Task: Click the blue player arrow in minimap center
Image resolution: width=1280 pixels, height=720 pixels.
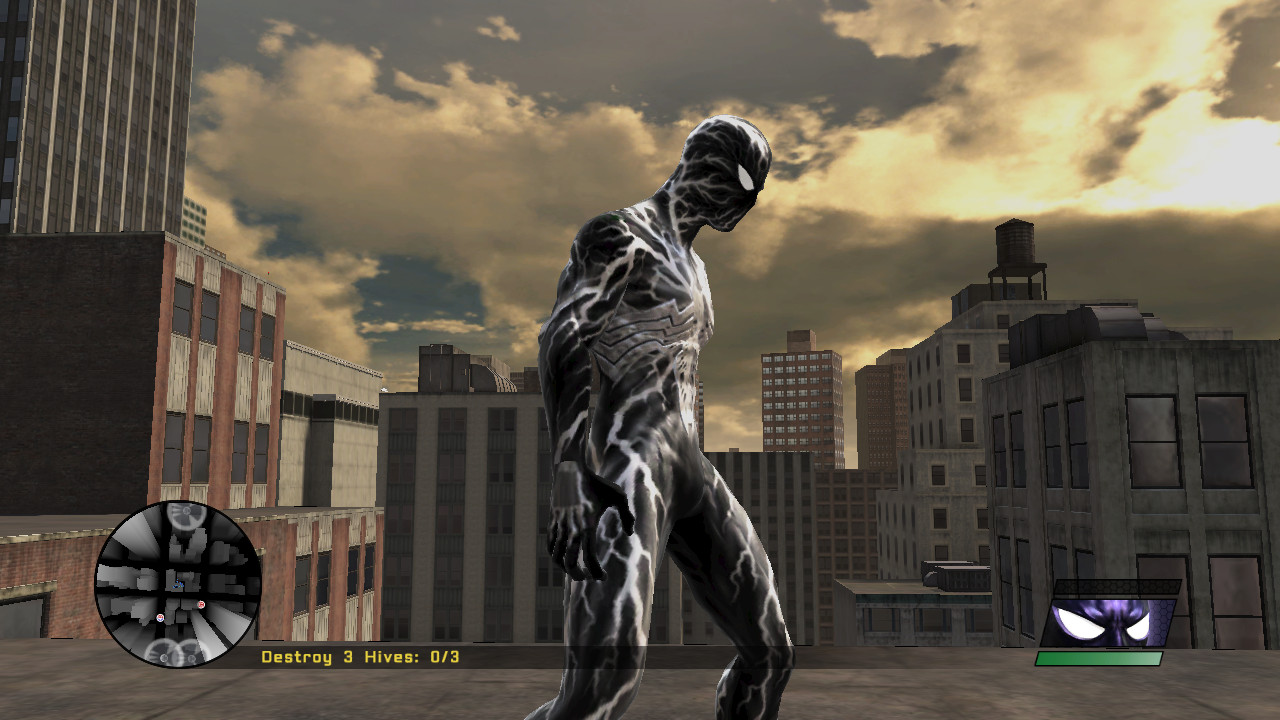Action: pos(178,584)
